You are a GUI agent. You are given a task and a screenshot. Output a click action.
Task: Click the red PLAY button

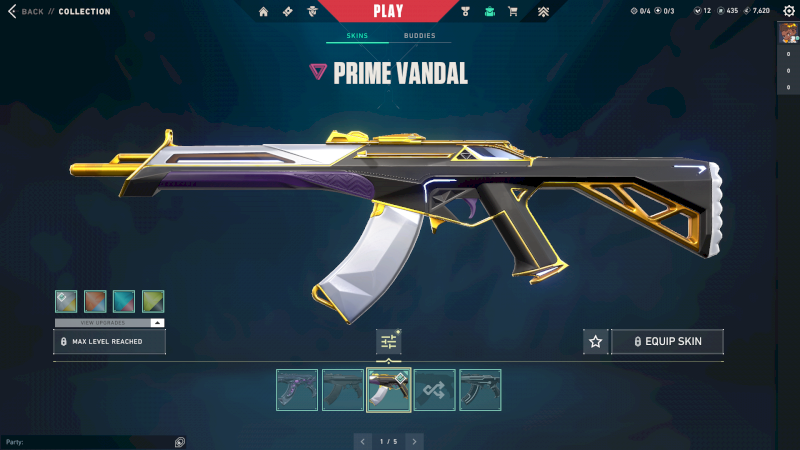coord(388,11)
